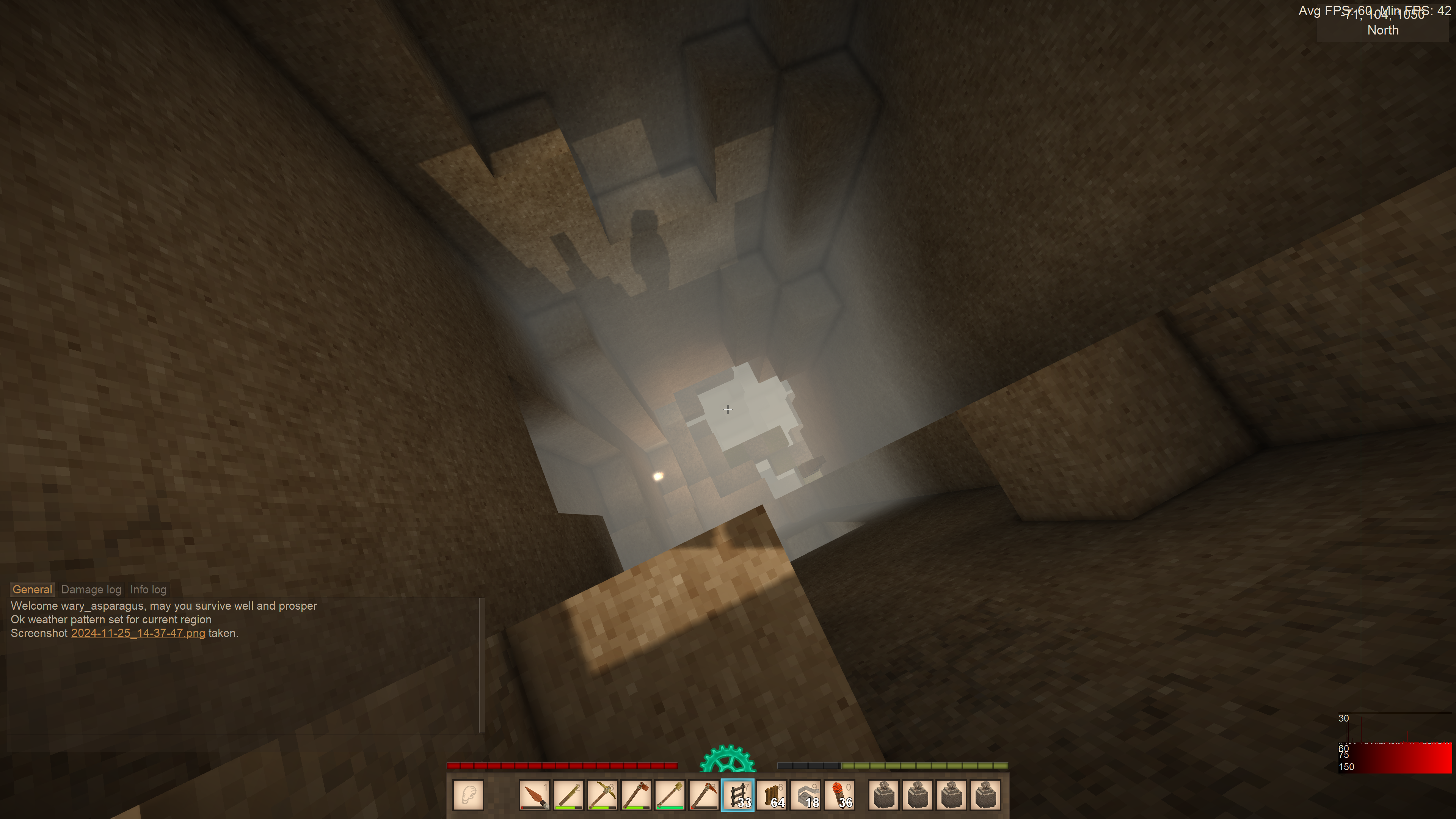Choose the tool in hotbar slot 2
1456x819 pixels.
pyautogui.click(x=568, y=795)
